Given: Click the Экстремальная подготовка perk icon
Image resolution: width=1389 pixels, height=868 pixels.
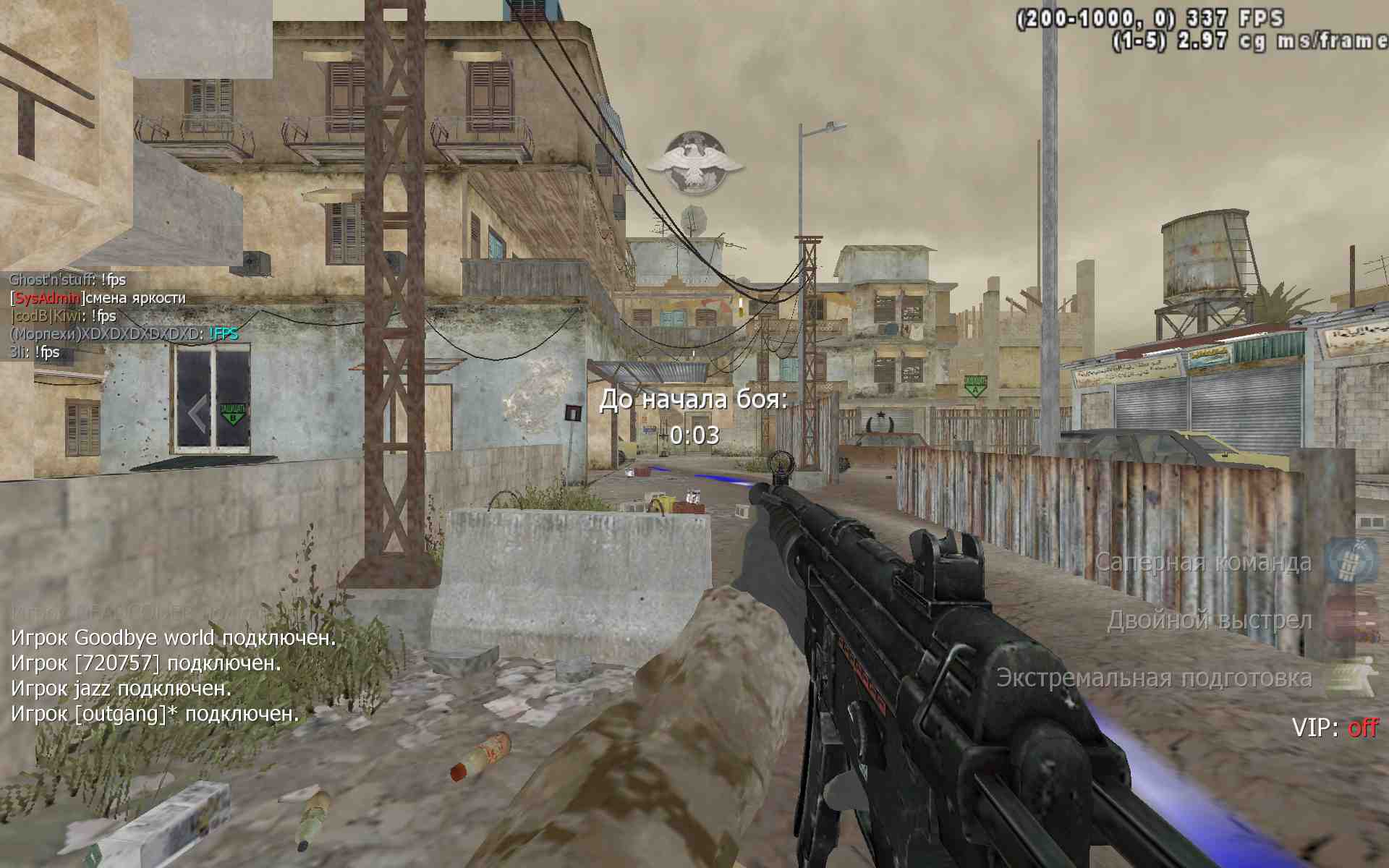Looking at the screenshot, I should [x=1349, y=677].
